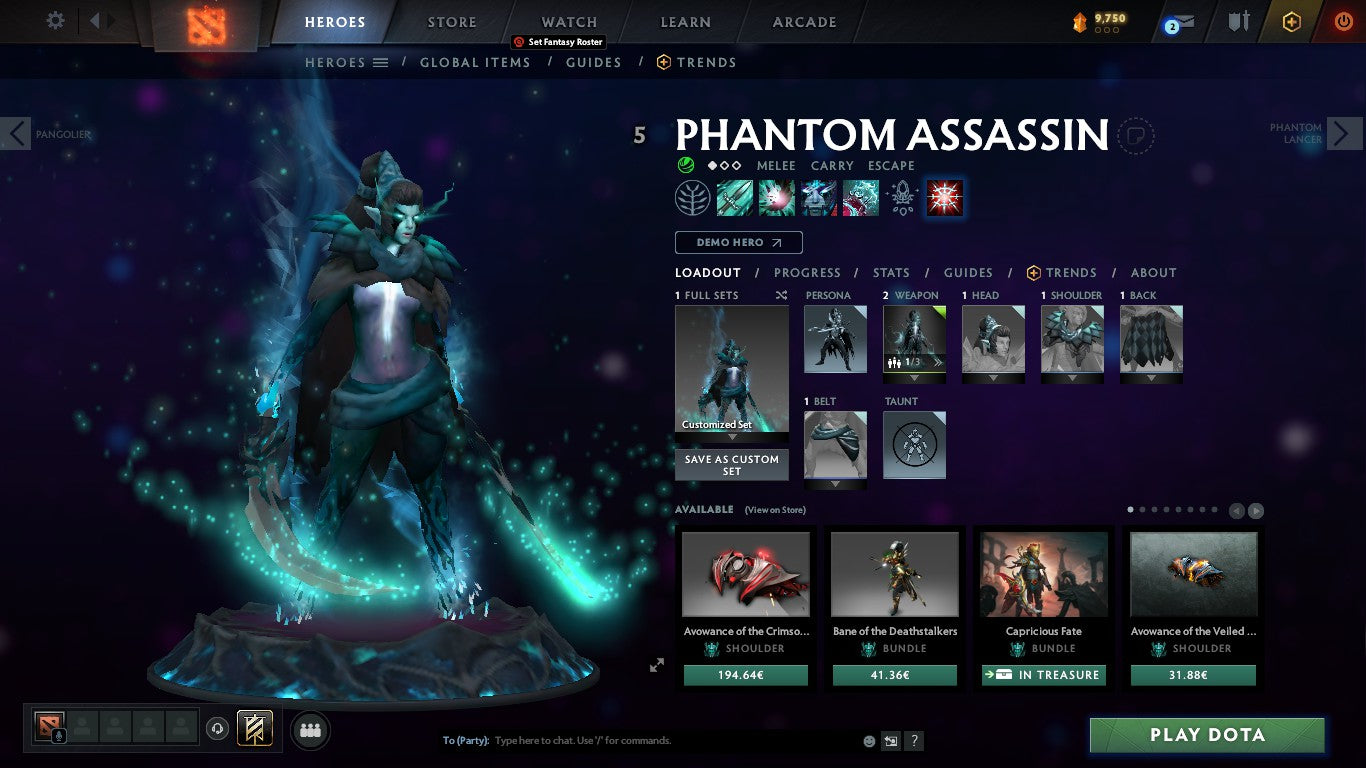The width and height of the screenshot is (1366, 768).
Task: Open the mail inbox with 2 notifications
Action: click(1181, 21)
